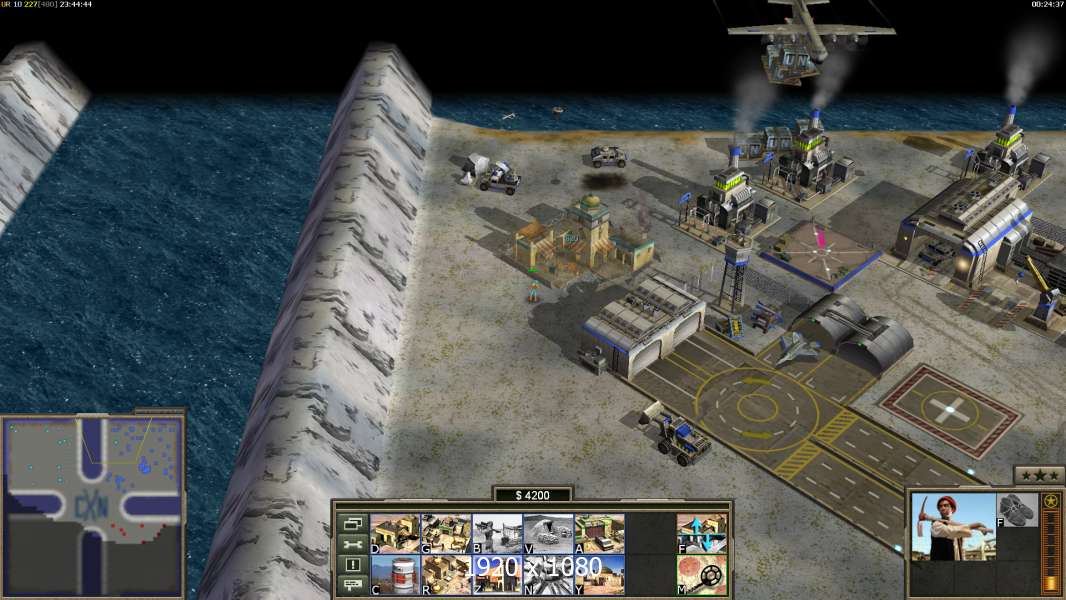Click the exclamation mark button

tap(353, 565)
